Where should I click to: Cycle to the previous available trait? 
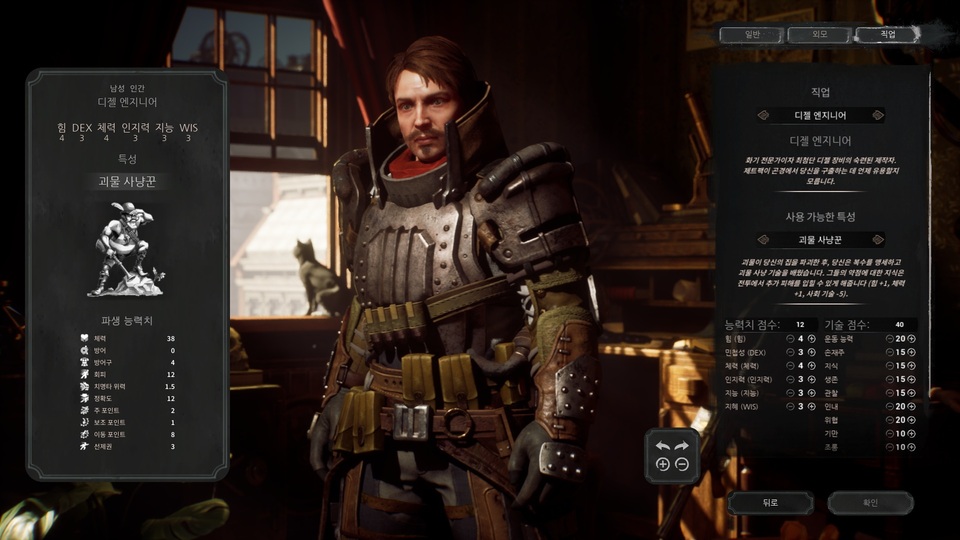point(764,240)
